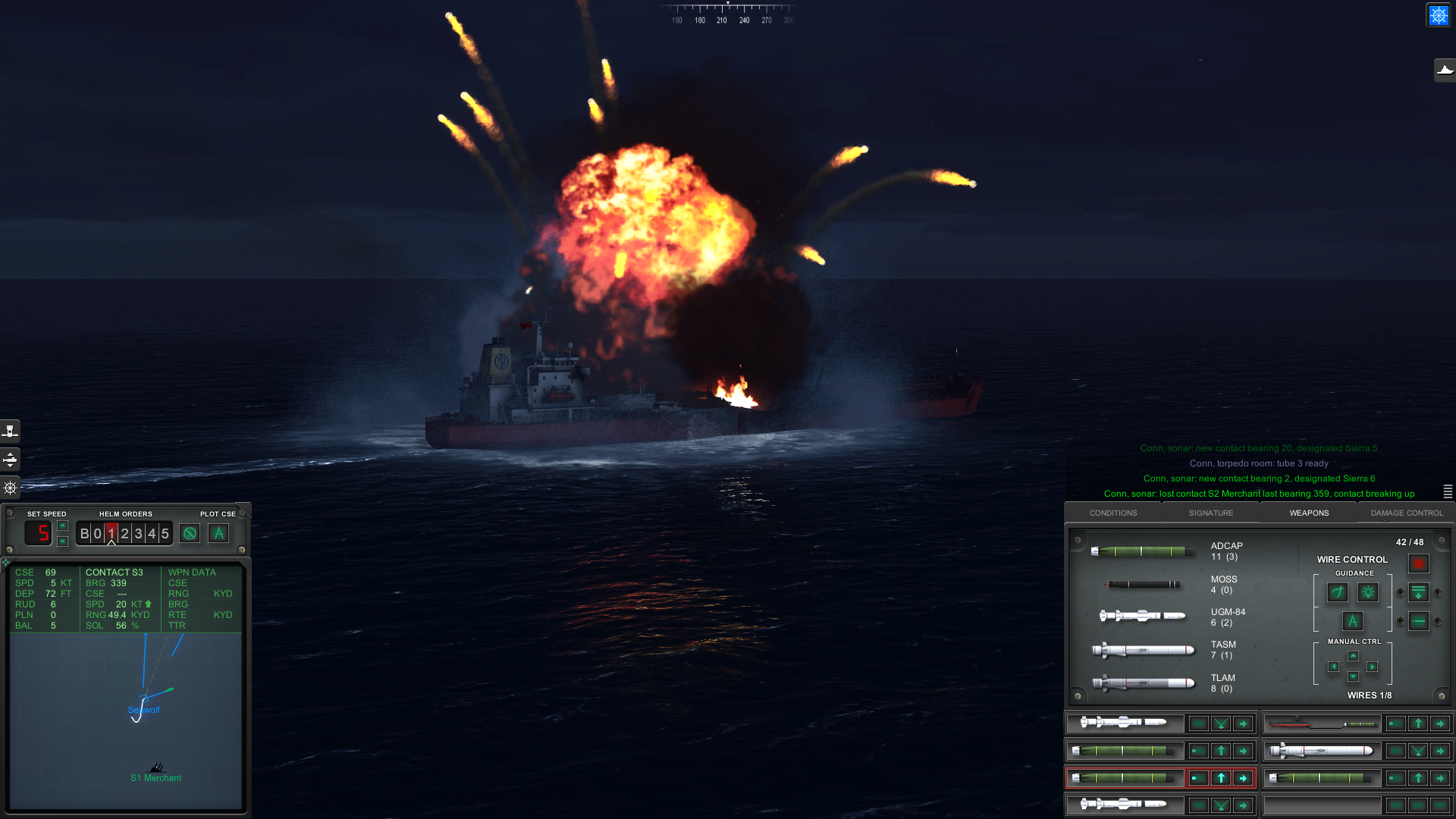Open the Signature tab
The image size is (1456, 819).
[1210, 513]
